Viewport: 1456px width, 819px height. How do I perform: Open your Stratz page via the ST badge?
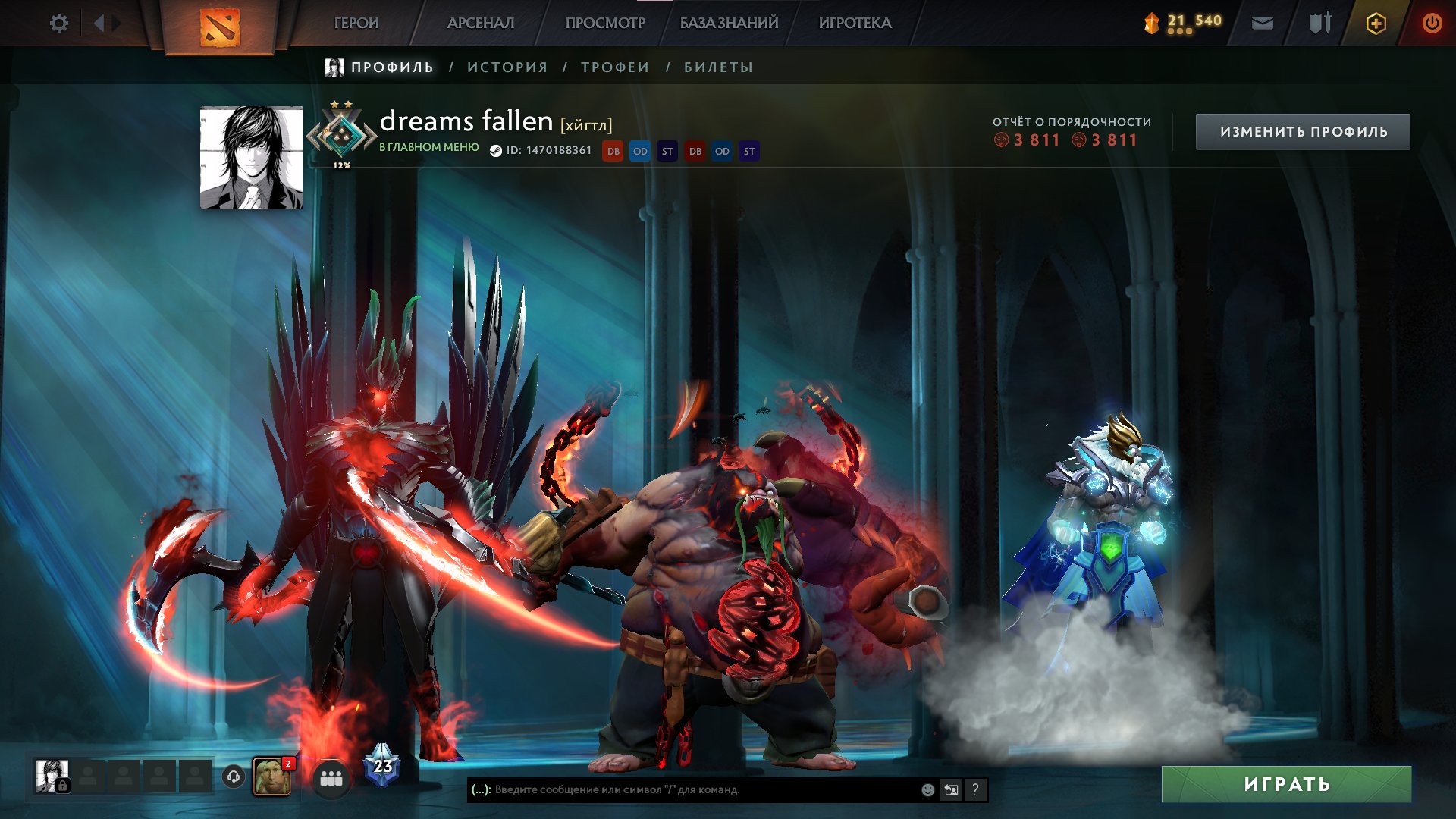pos(667,151)
